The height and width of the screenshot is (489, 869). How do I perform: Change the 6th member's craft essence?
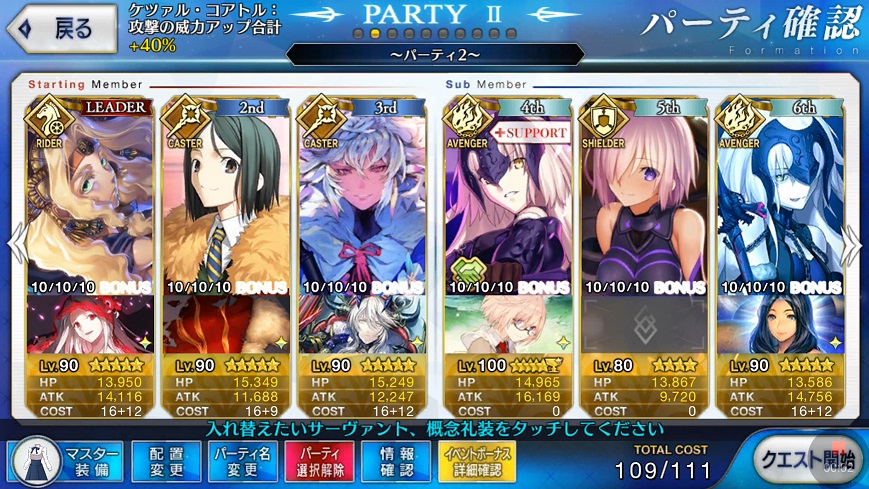point(779,325)
